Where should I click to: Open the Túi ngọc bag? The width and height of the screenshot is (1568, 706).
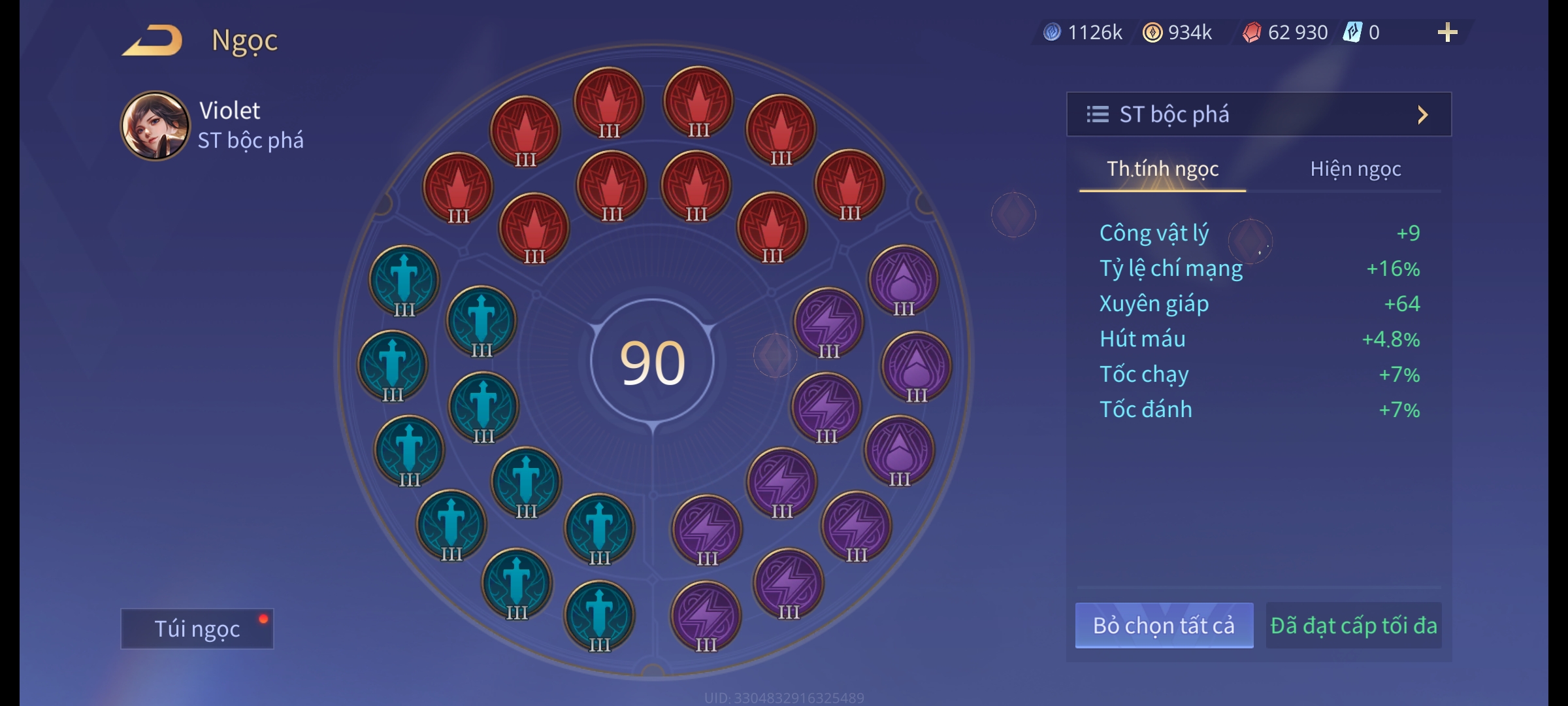pyautogui.click(x=197, y=628)
